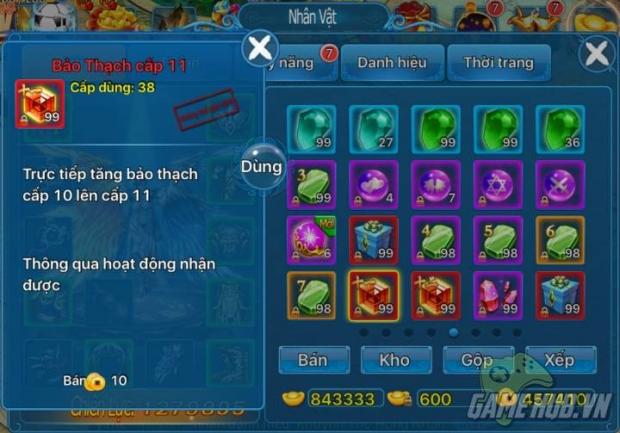Close the Bảo Thạch item tooltip
The width and height of the screenshot is (620, 433).
[x=261, y=46]
